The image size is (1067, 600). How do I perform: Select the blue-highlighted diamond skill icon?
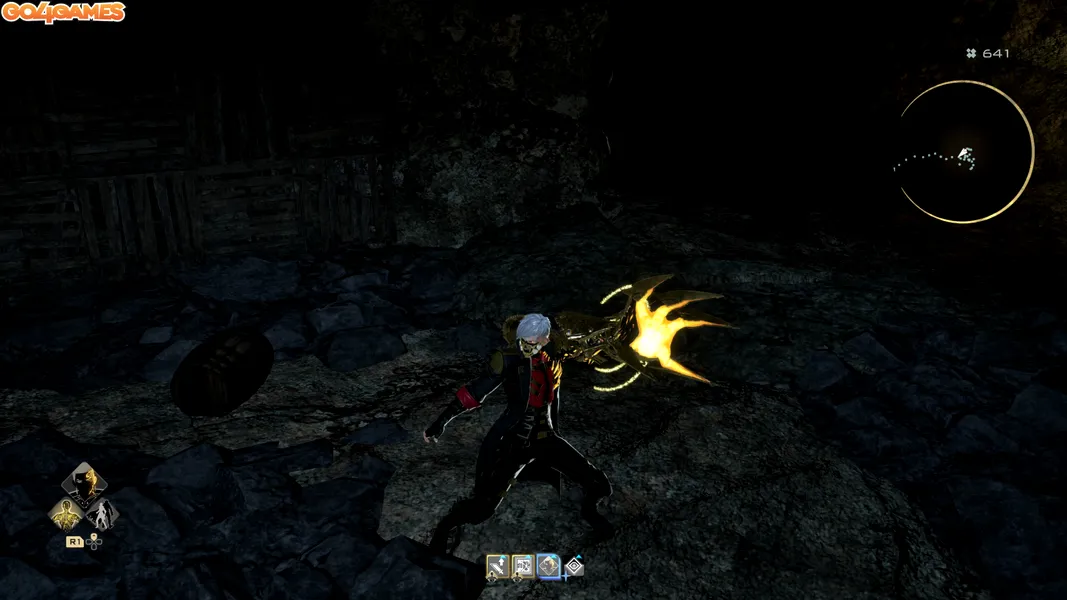pyautogui.click(x=548, y=567)
